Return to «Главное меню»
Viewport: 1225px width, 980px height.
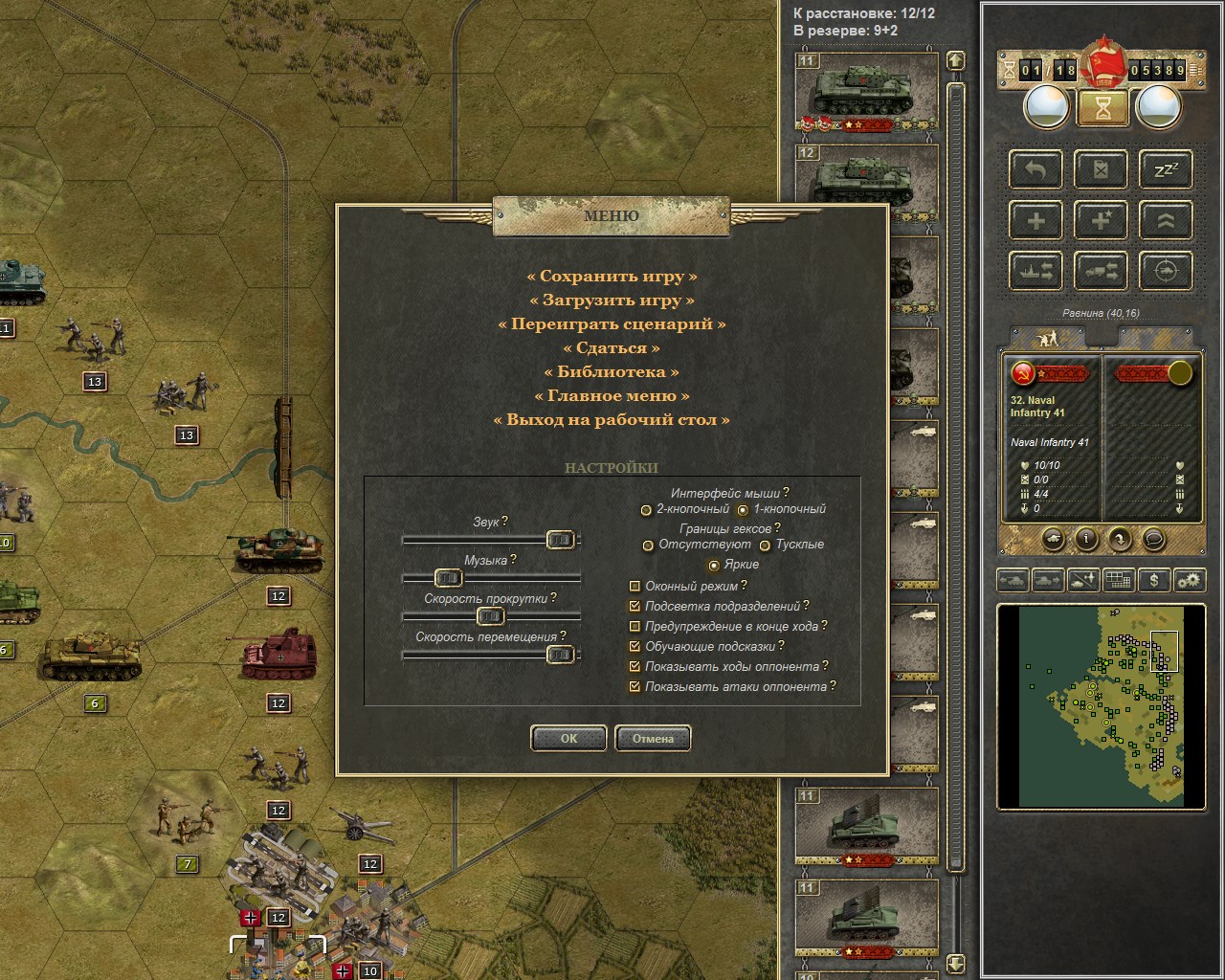tap(612, 396)
